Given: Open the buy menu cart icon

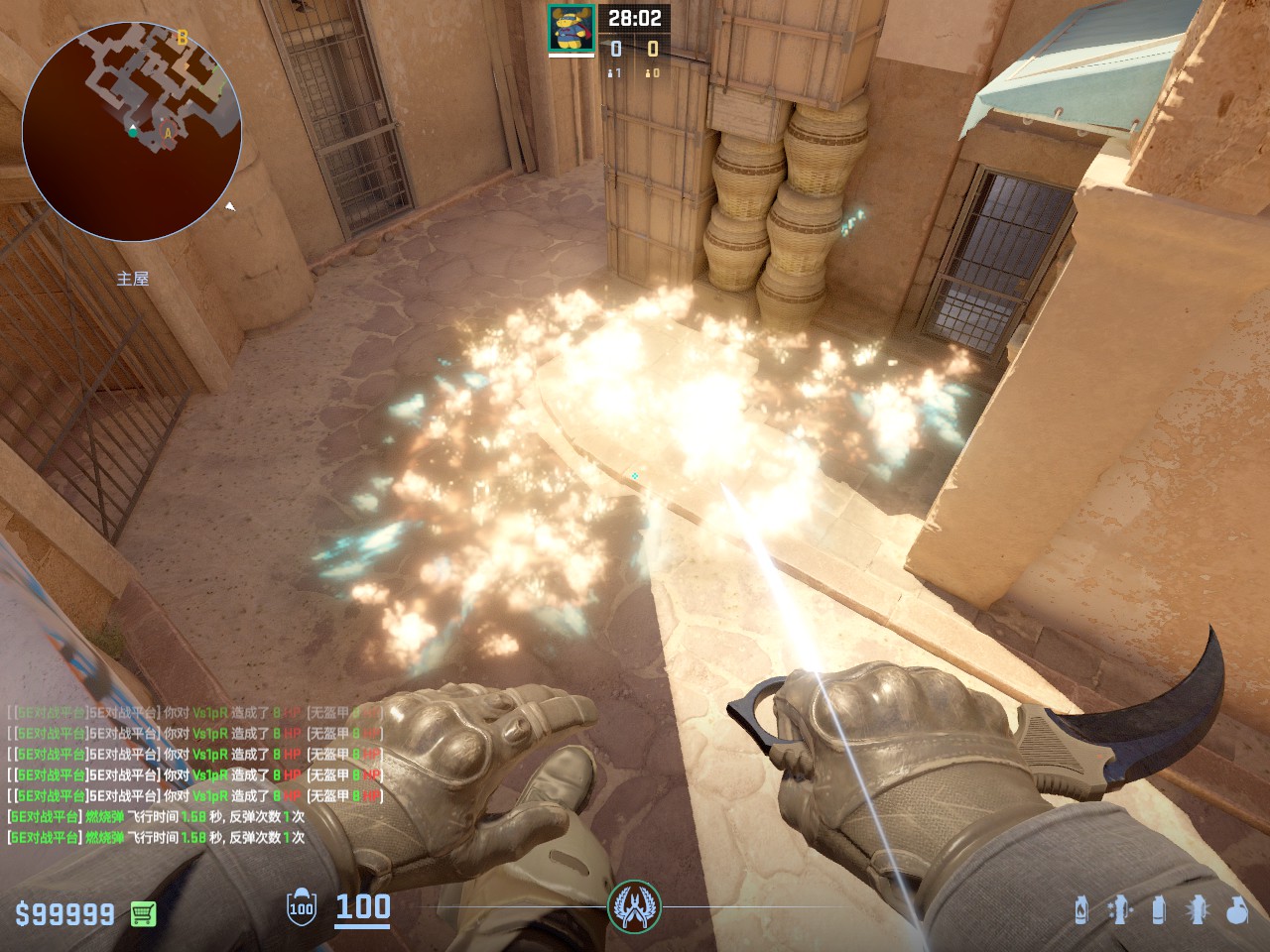Looking at the screenshot, I should (144, 913).
